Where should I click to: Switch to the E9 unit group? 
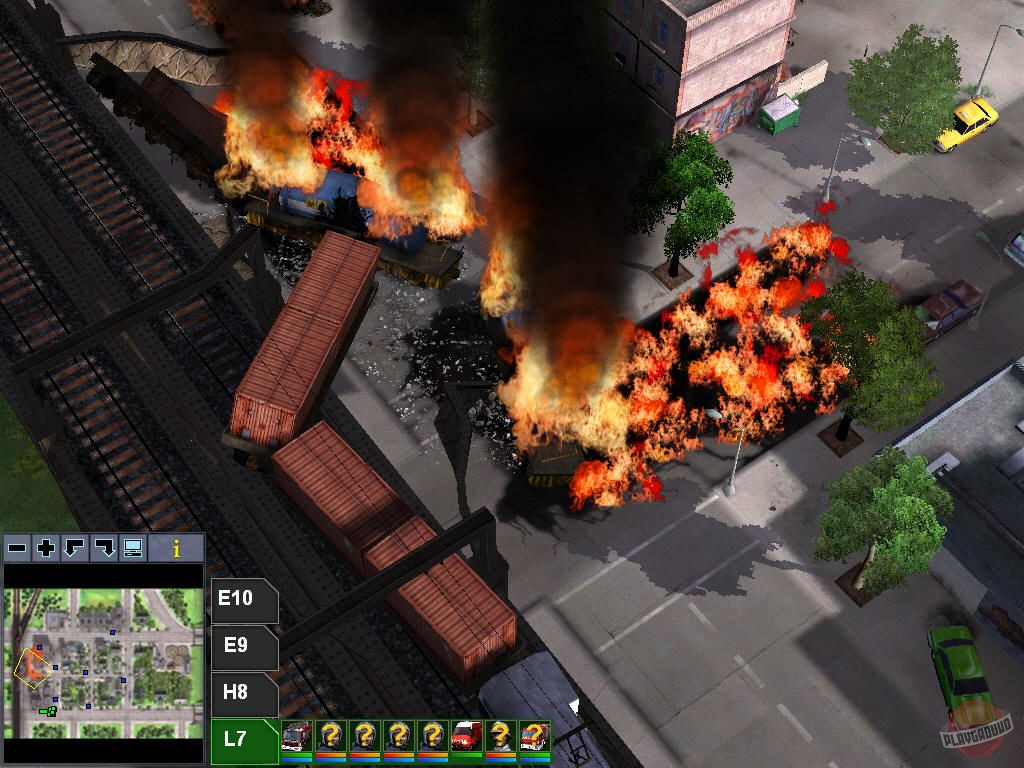238,646
